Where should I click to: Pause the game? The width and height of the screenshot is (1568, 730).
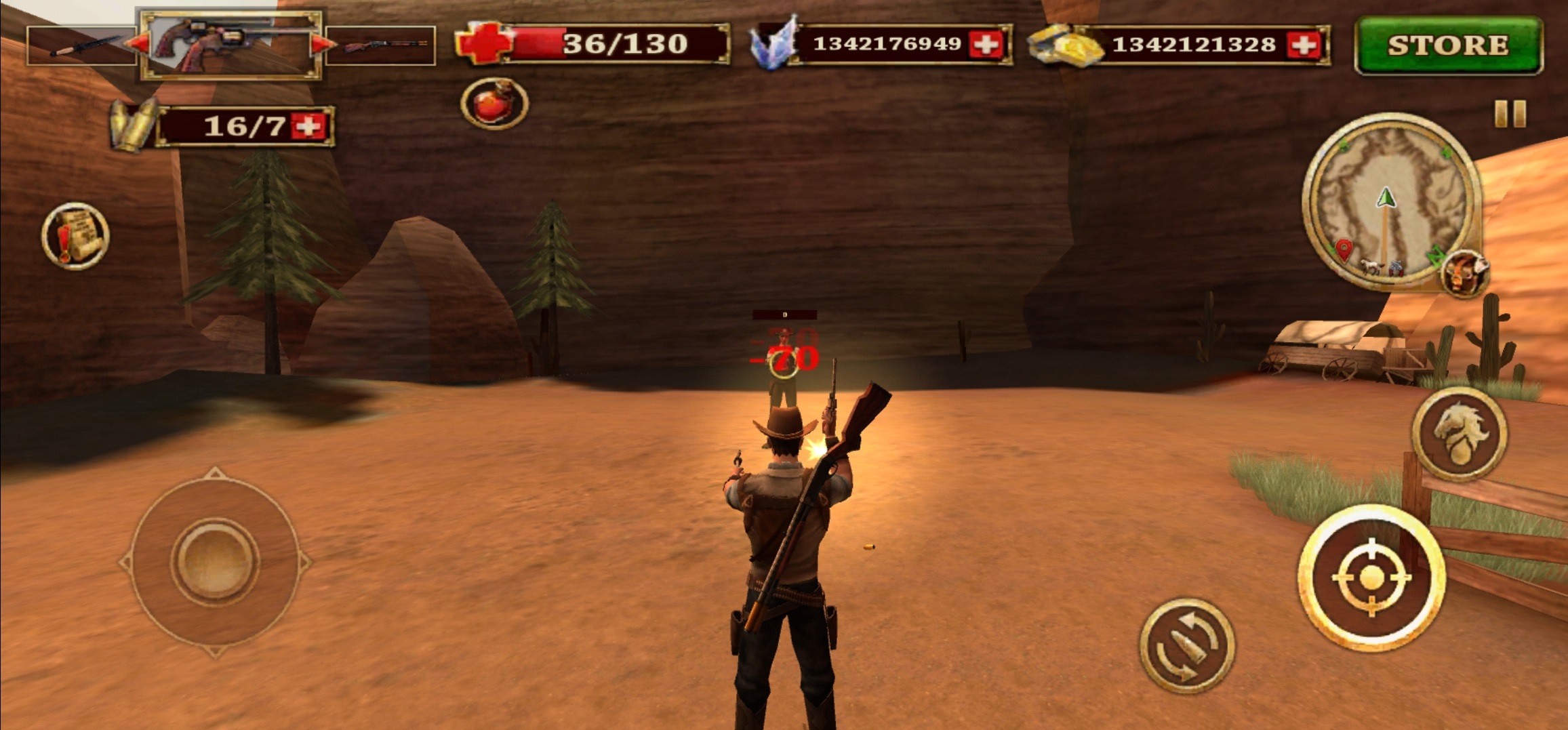pos(1510,114)
